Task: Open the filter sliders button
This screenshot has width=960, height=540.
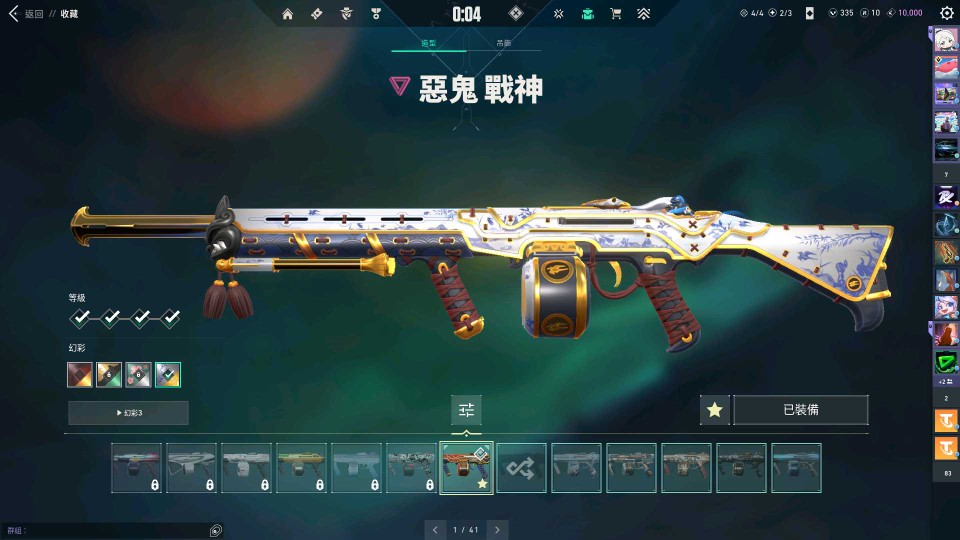Action: [x=466, y=410]
